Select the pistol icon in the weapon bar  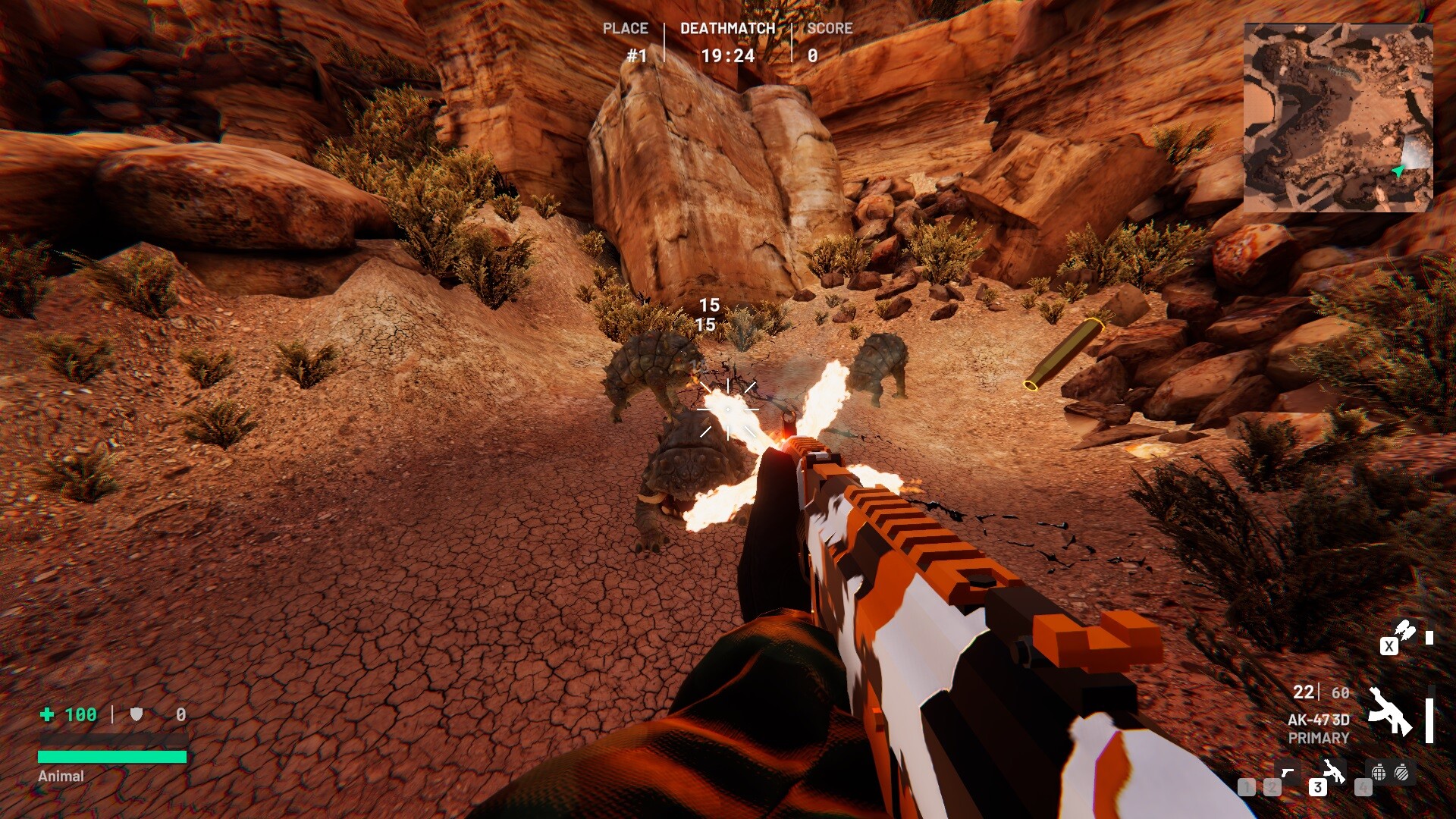(x=1288, y=773)
